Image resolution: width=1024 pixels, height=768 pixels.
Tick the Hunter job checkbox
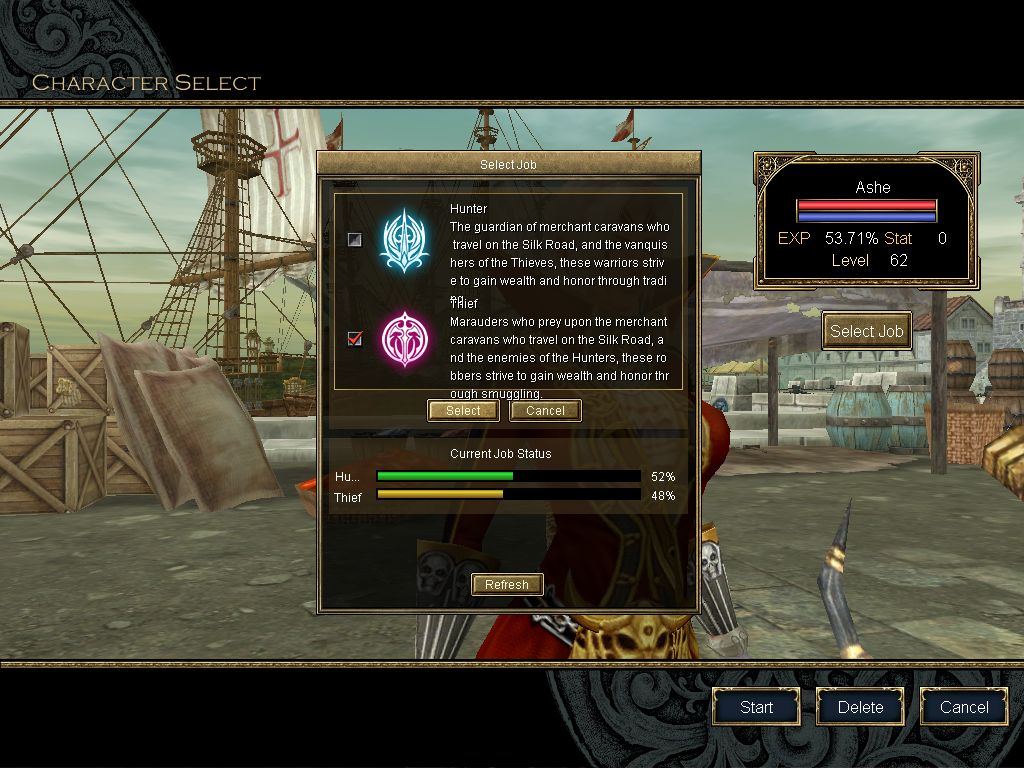pyautogui.click(x=355, y=239)
